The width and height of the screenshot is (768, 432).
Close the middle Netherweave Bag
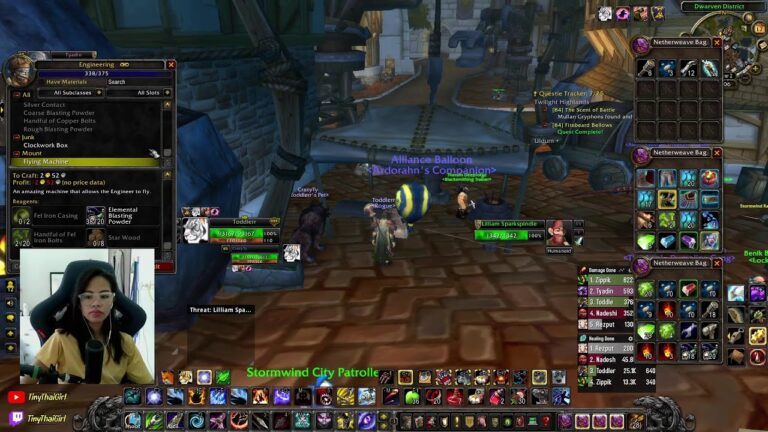pyautogui.click(x=715, y=153)
